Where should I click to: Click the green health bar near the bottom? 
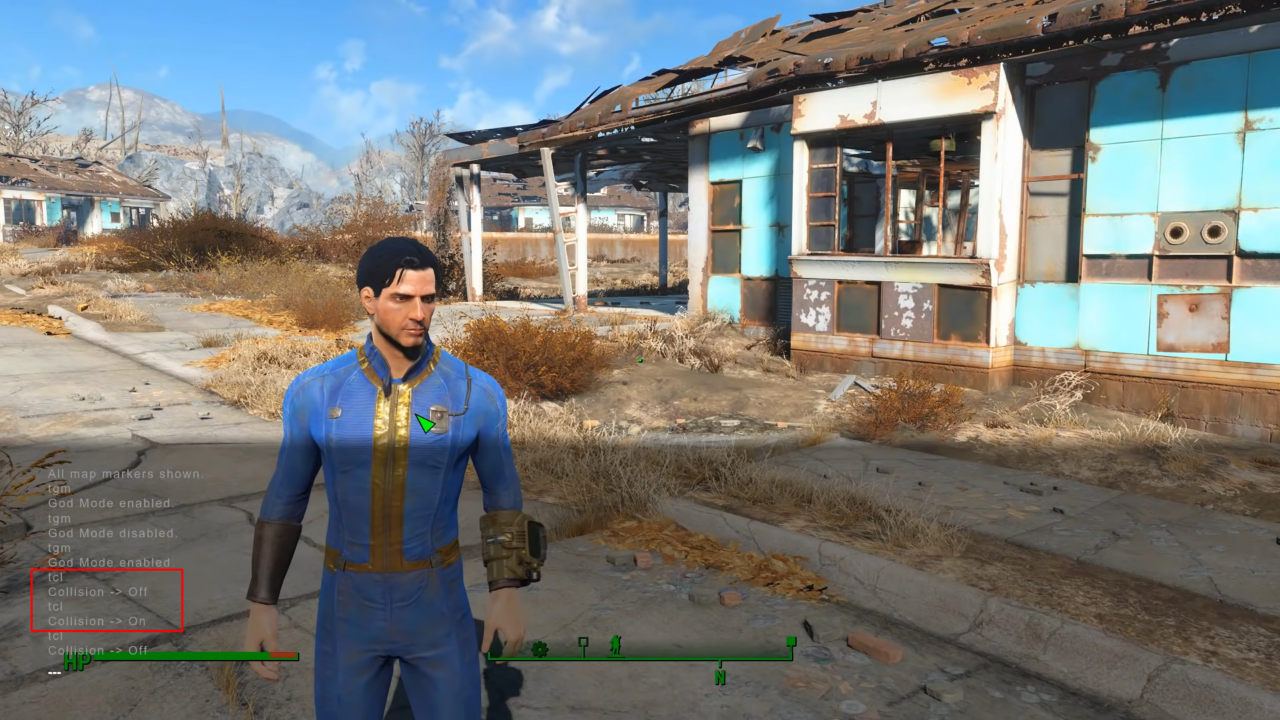point(180,656)
